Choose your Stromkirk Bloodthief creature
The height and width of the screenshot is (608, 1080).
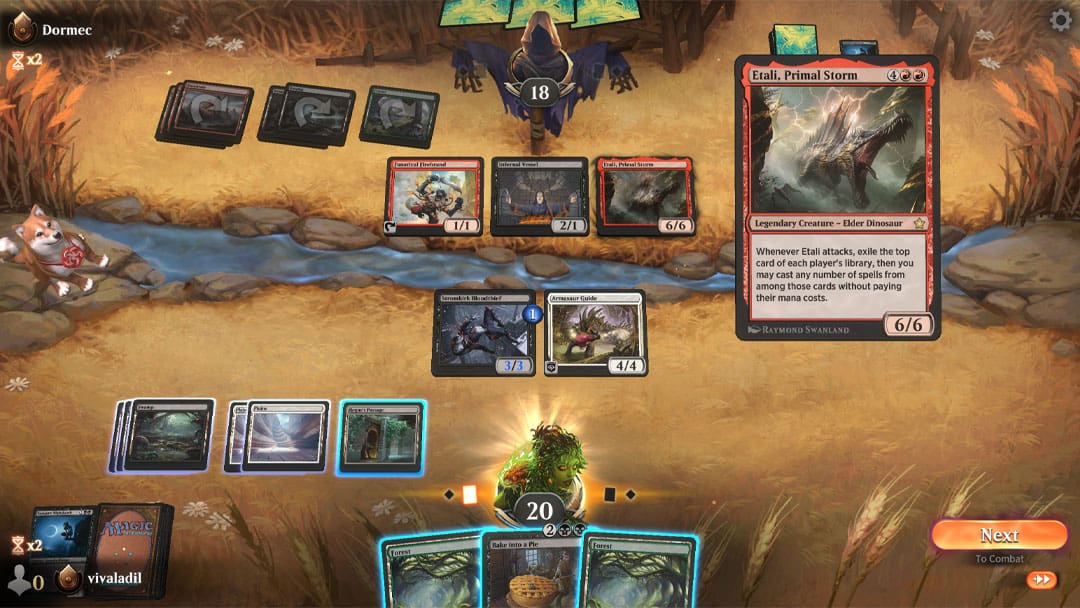[484, 333]
